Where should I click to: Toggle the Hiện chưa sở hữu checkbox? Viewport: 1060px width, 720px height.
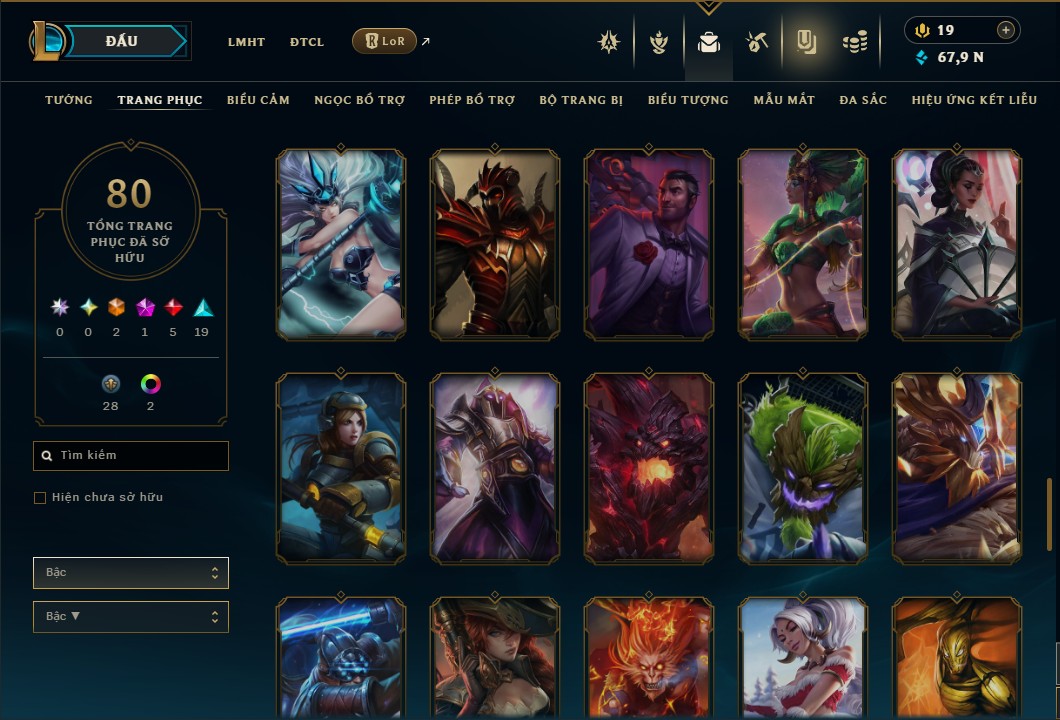coord(40,498)
